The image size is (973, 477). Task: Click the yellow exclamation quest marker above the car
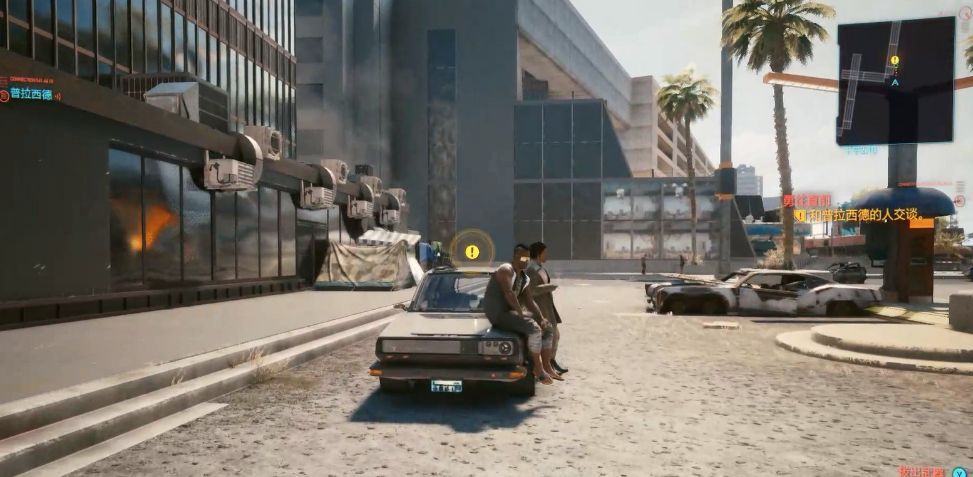pos(472,252)
